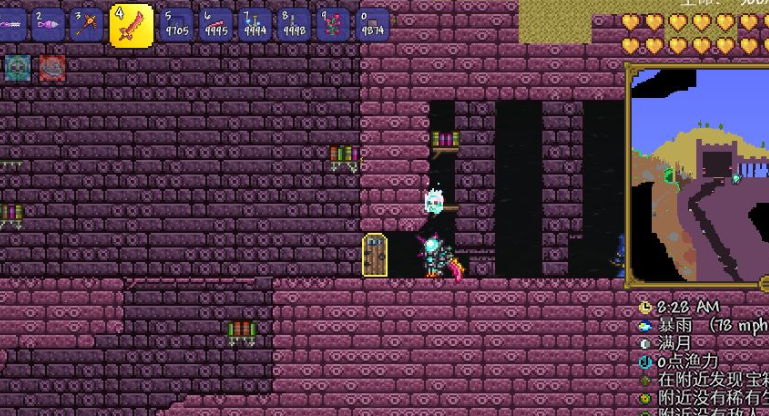Select the hotbar slot with the 9998 stack
This screenshot has height=416, width=769.
(x=293, y=24)
